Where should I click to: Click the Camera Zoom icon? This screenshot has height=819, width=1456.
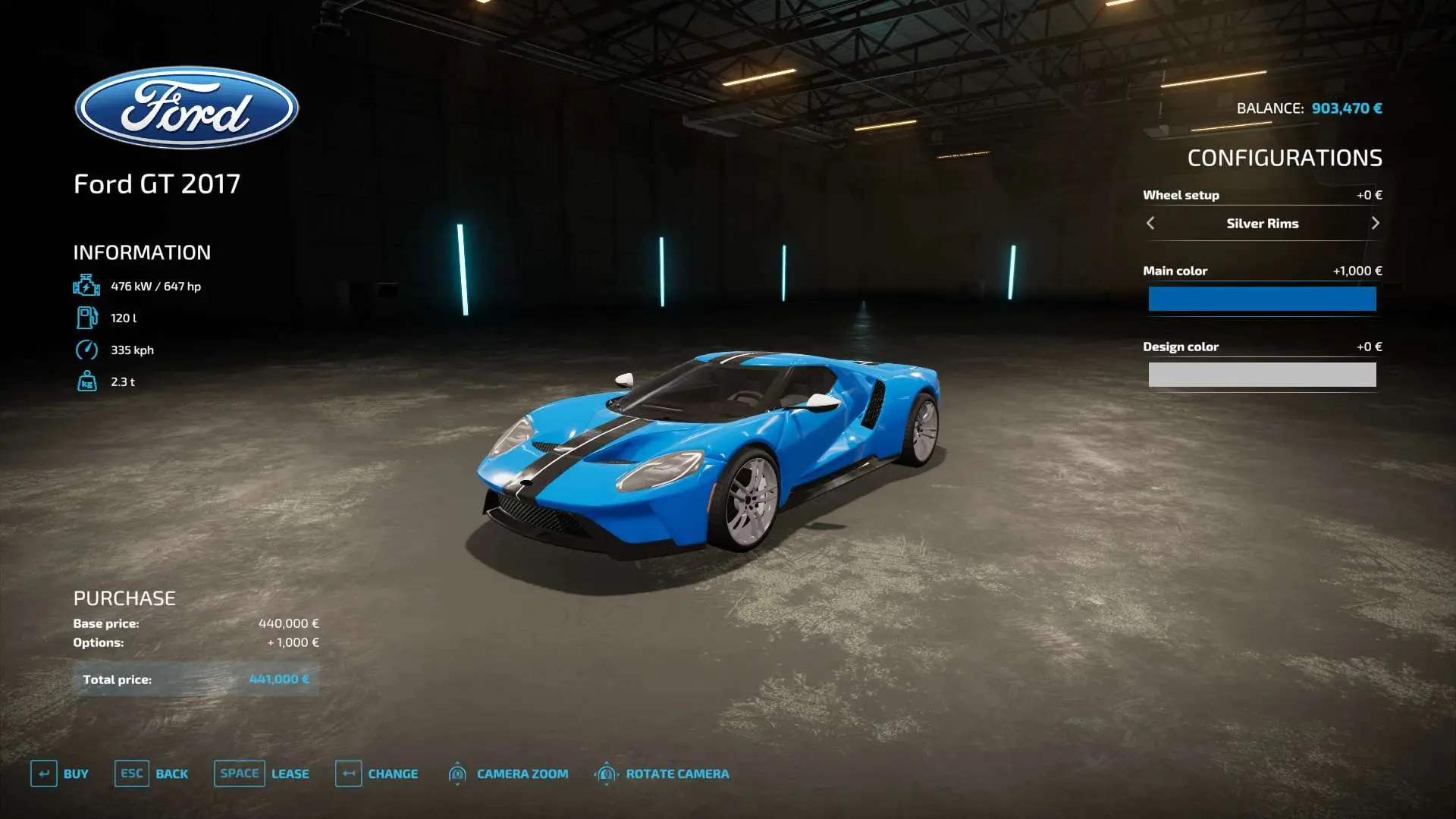(x=457, y=773)
